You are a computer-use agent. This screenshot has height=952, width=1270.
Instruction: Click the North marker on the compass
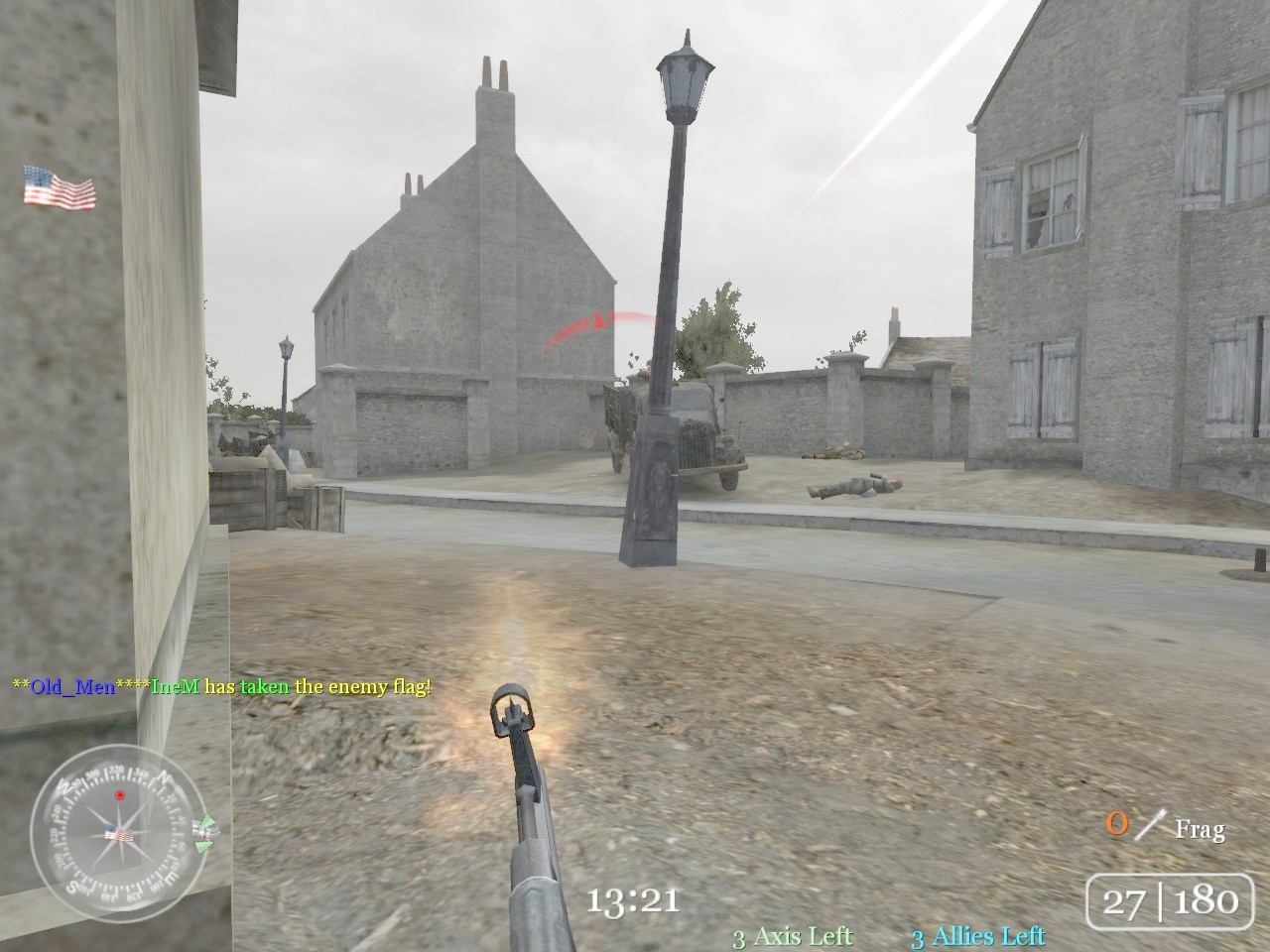point(163,777)
